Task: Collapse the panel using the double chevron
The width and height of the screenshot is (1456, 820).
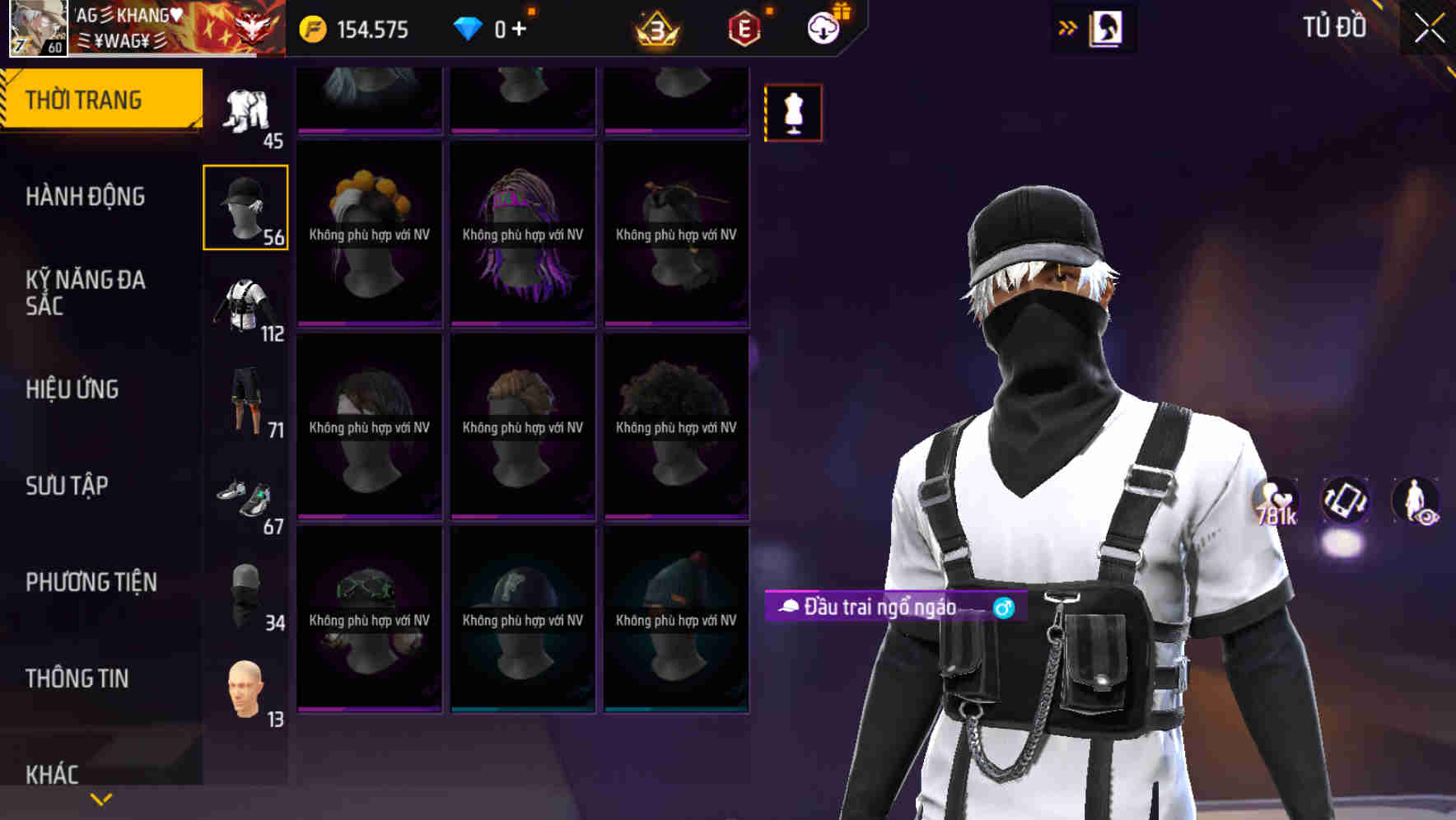Action: [x=1068, y=27]
